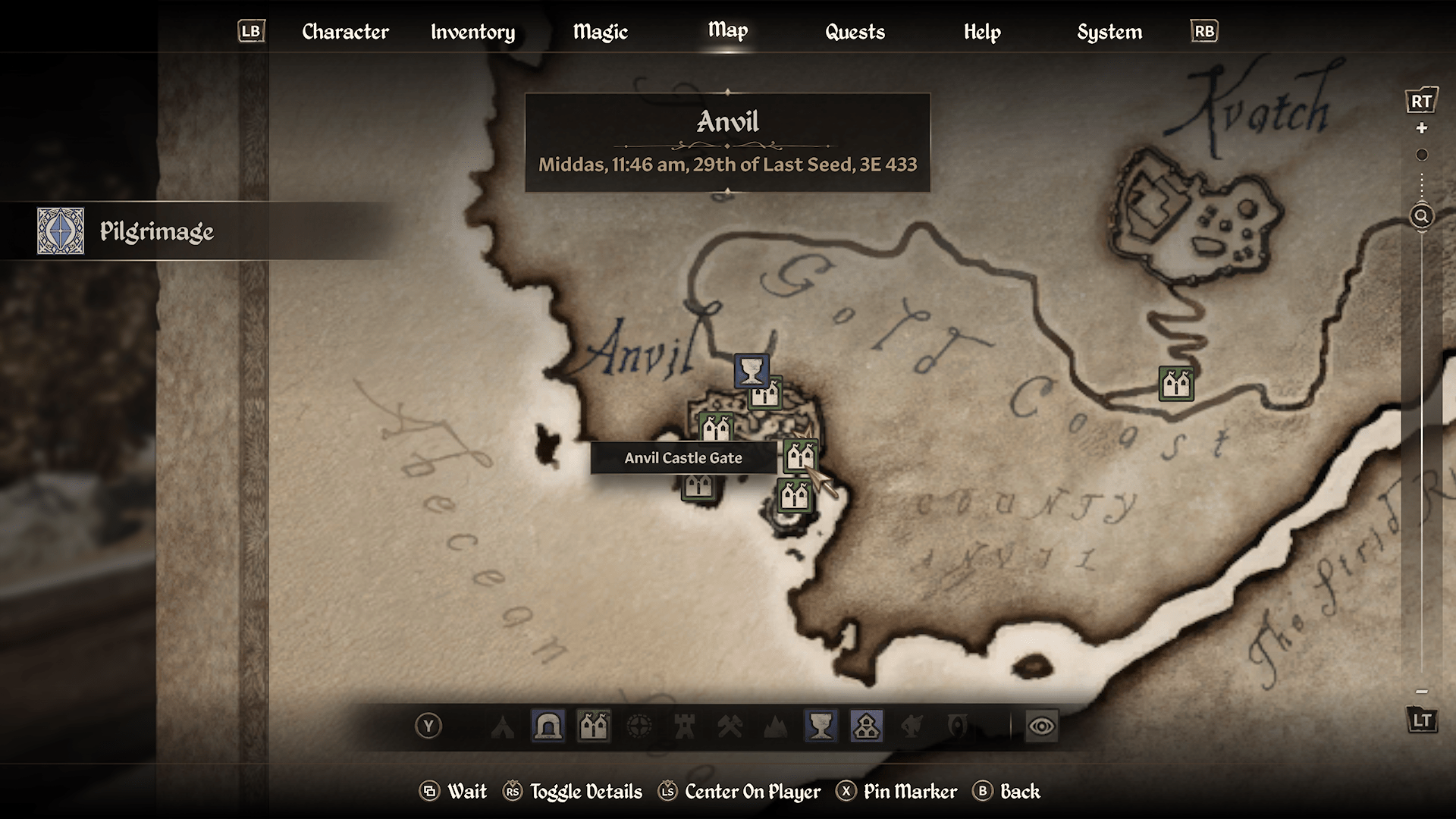Image resolution: width=1456 pixels, height=819 pixels.
Task: Open the Quests tab
Action: pyautogui.click(x=855, y=32)
